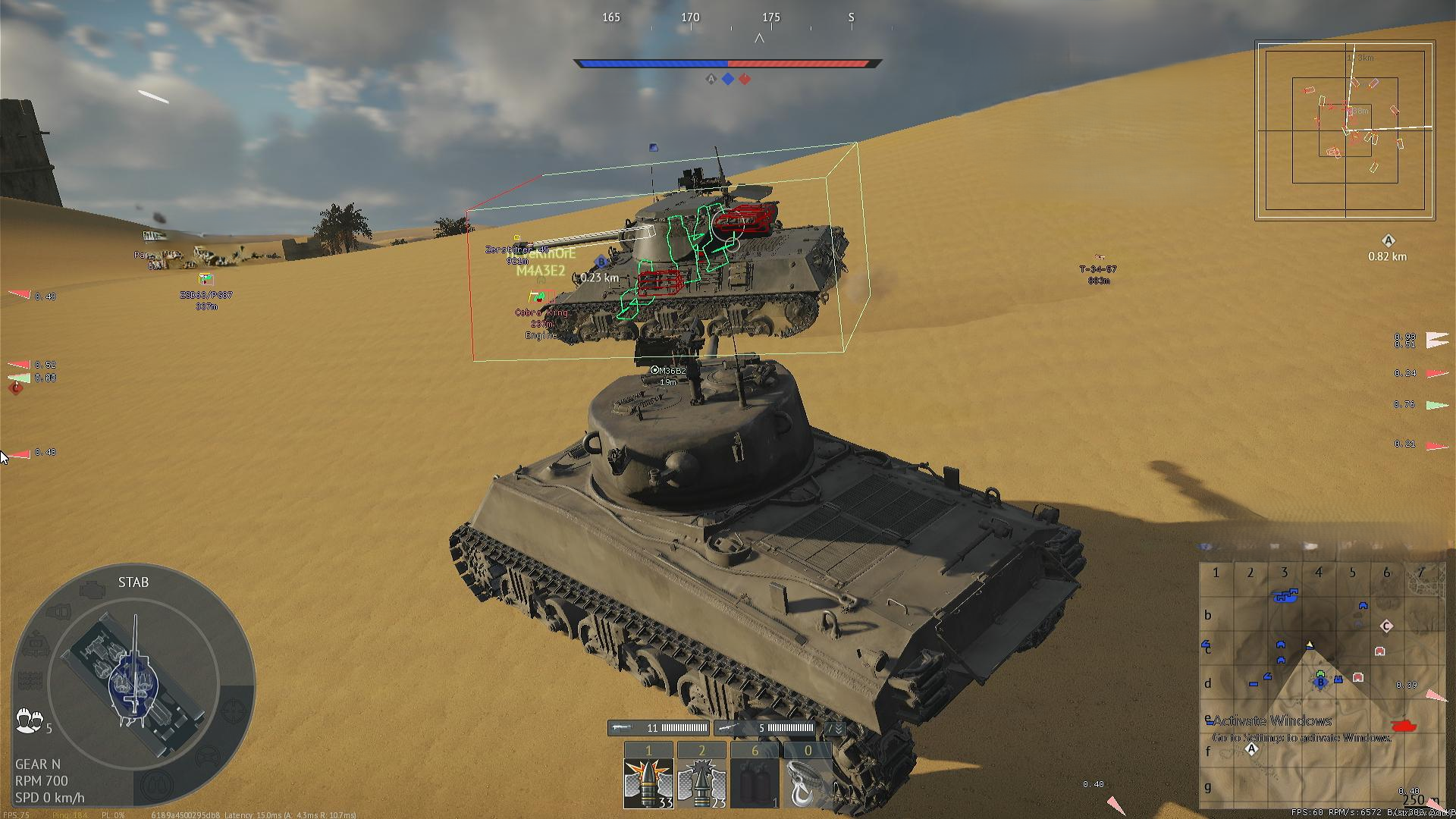This screenshot has width=1456, height=819.
Task: Toggle capture point B marker on tactical map
Action: point(1320,682)
